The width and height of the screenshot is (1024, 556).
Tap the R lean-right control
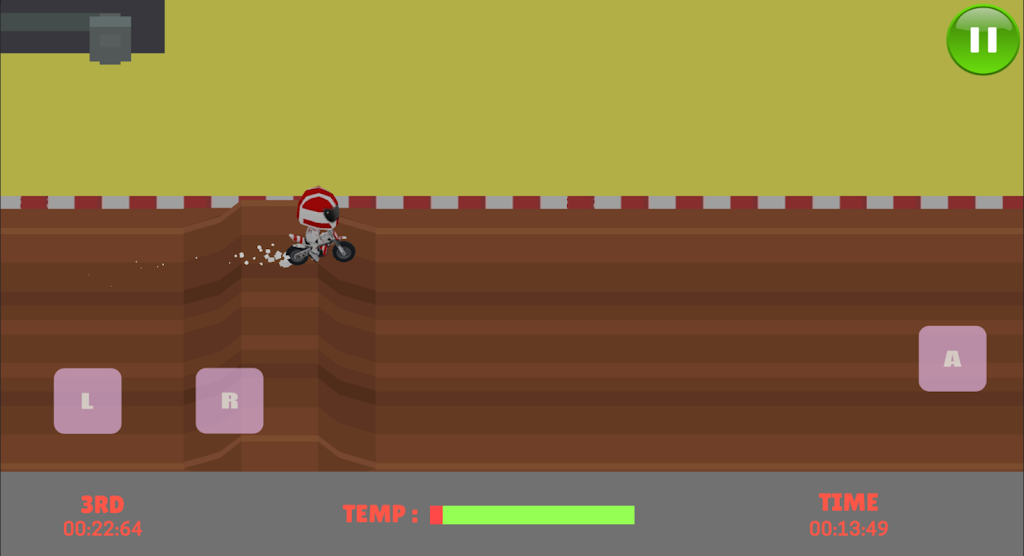(229, 401)
